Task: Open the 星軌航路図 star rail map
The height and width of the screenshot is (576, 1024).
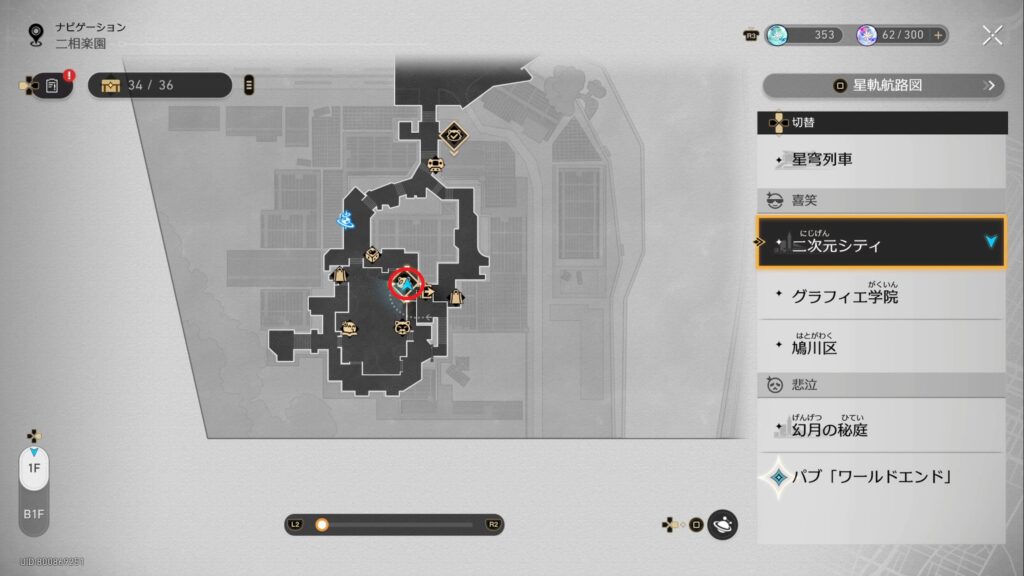Action: (x=883, y=85)
